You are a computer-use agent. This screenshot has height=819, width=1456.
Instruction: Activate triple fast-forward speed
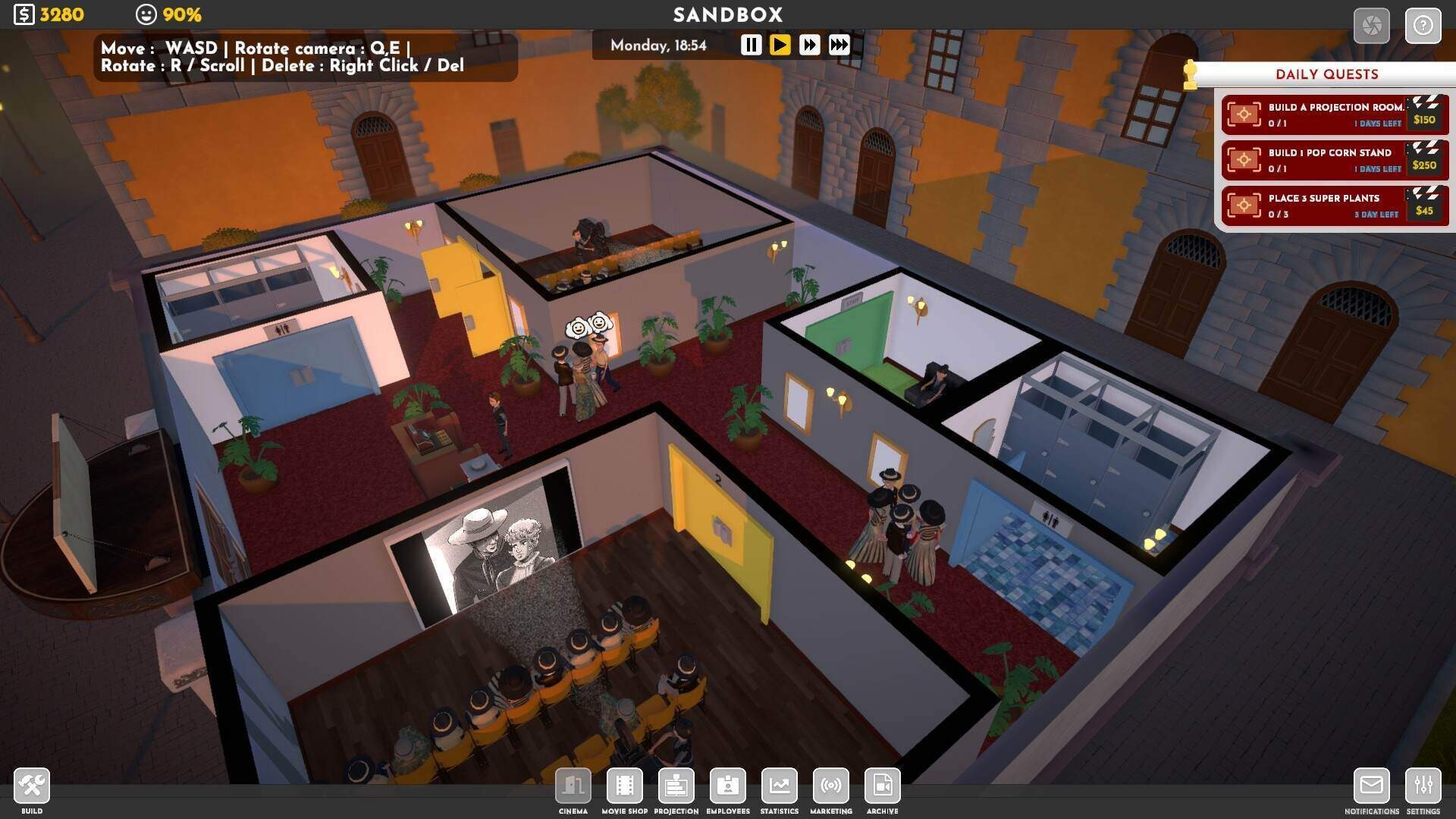(x=839, y=45)
